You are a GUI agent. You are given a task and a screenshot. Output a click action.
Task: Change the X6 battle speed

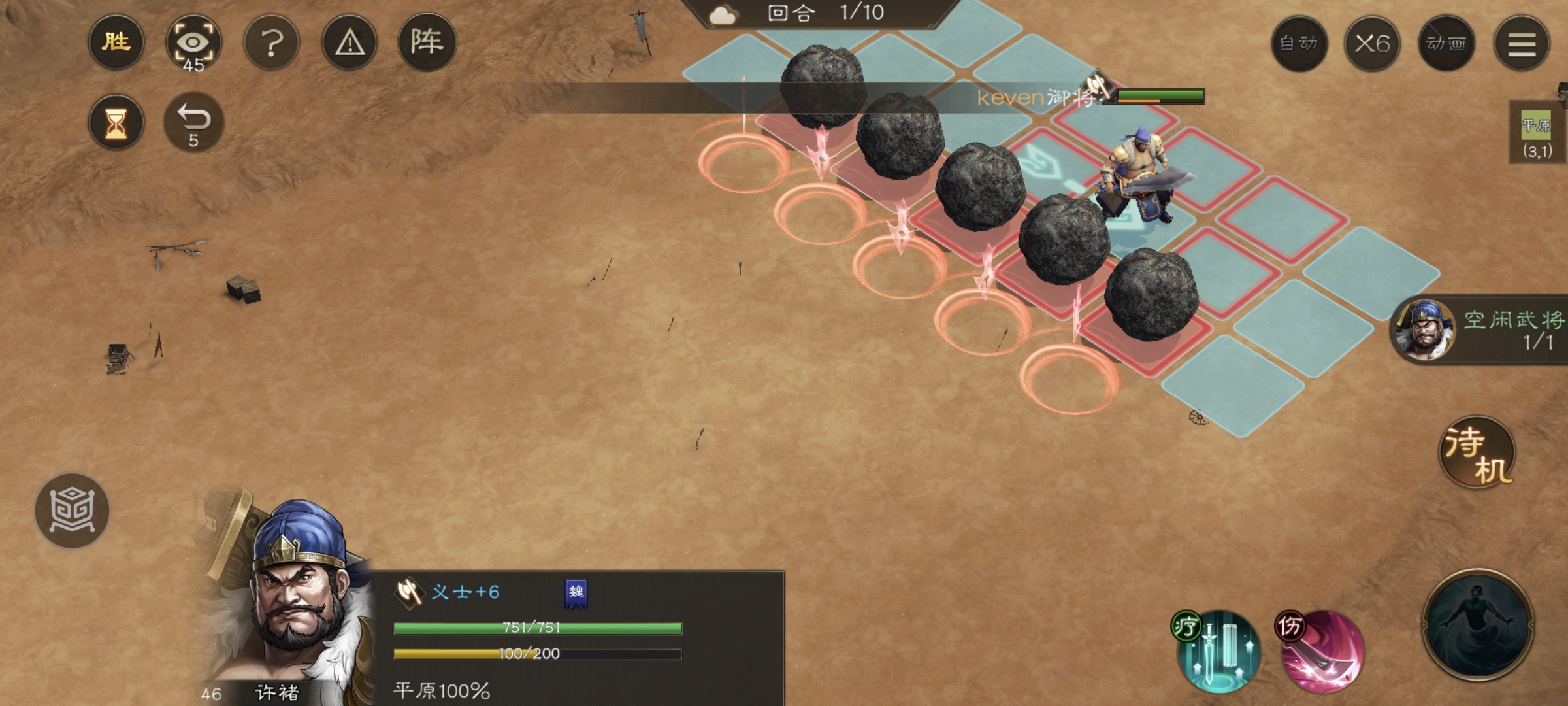(1372, 44)
